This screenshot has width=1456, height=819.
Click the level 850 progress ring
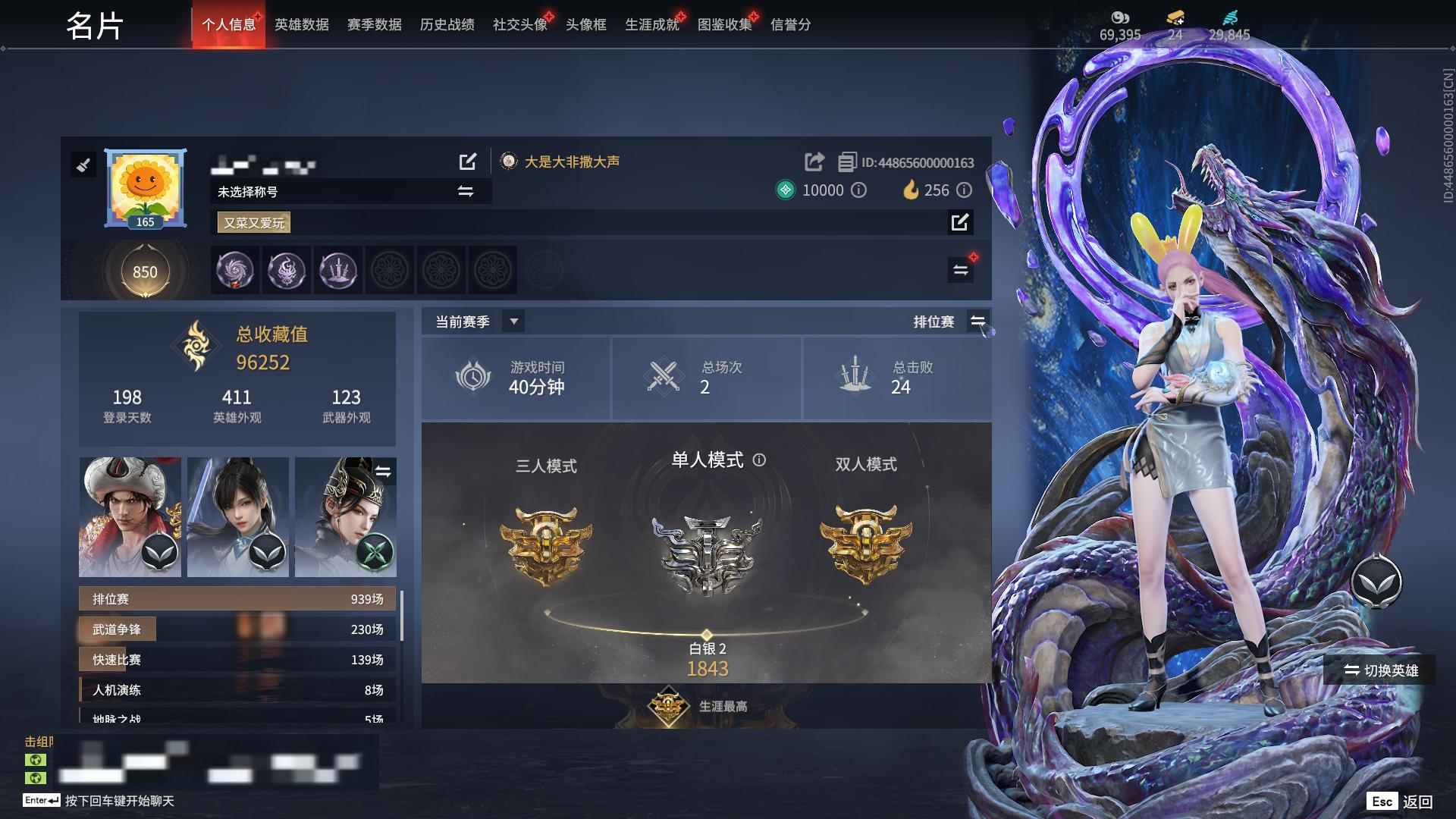point(145,271)
